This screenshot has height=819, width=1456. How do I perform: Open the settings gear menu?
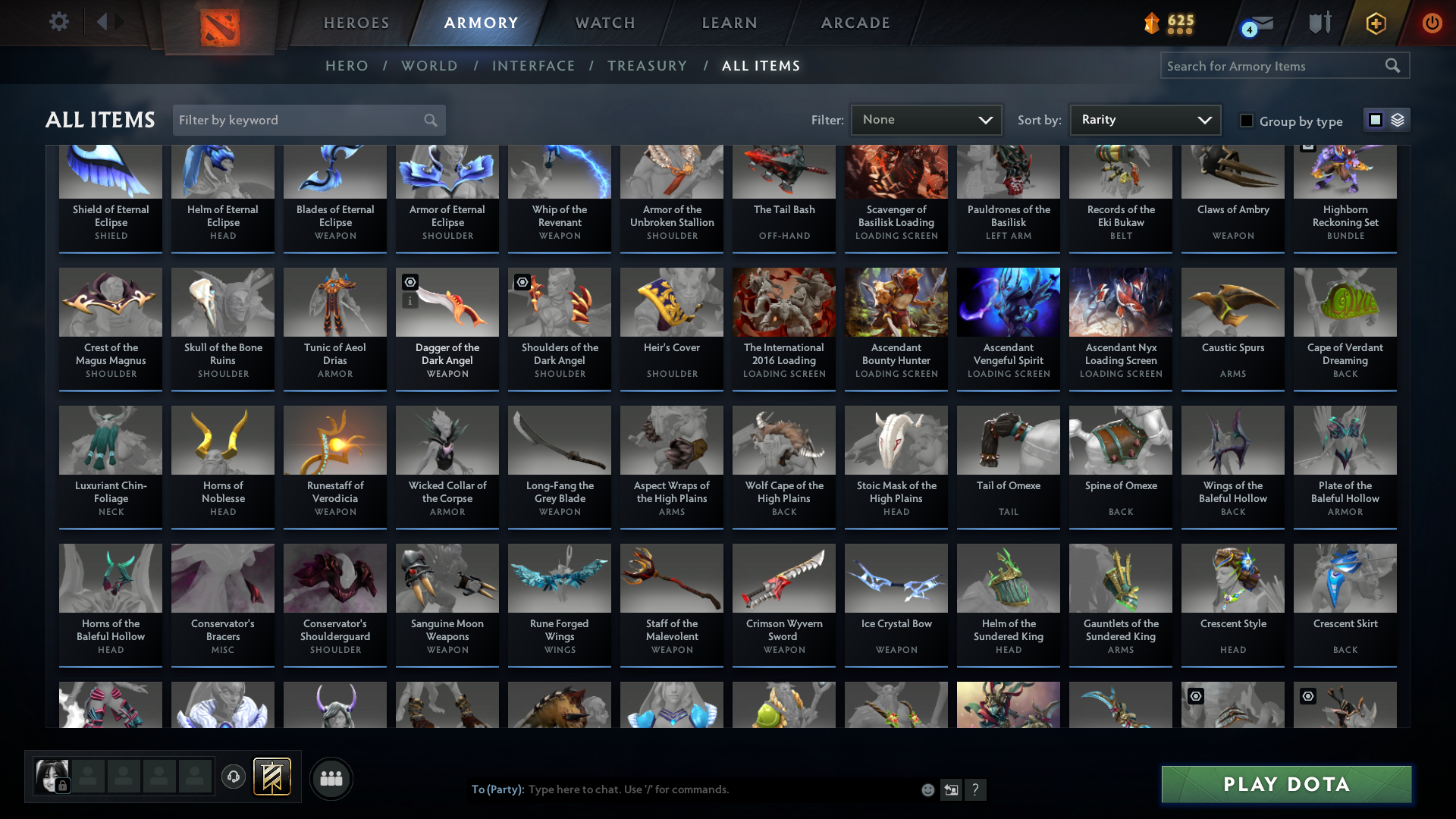58,23
